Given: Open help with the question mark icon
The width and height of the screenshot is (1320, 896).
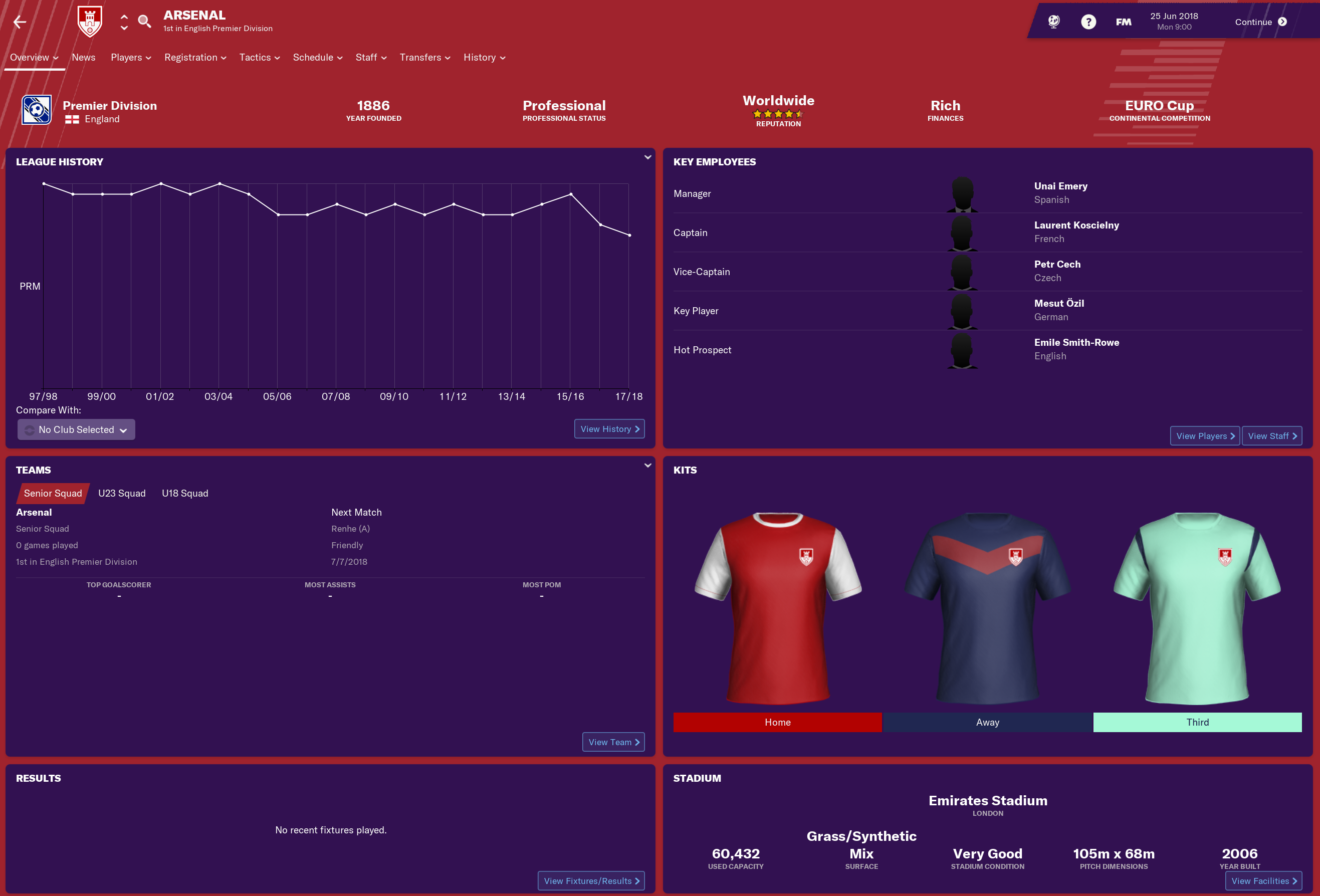Looking at the screenshot, I should pyautogui.click(x=1088, y=21).
